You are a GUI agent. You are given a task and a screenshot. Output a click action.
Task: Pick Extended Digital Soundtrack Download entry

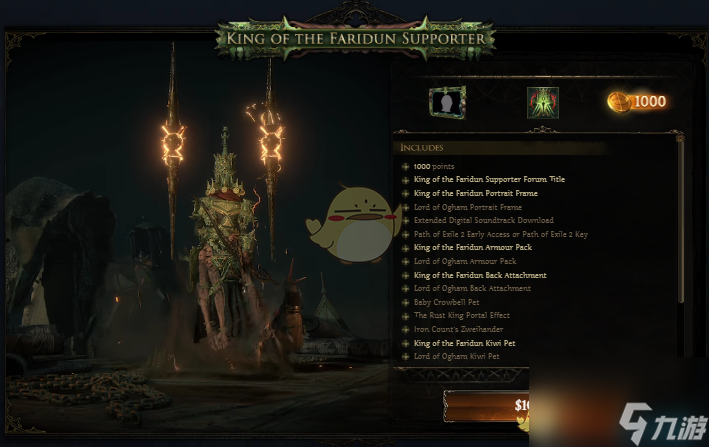click(483, 221)
